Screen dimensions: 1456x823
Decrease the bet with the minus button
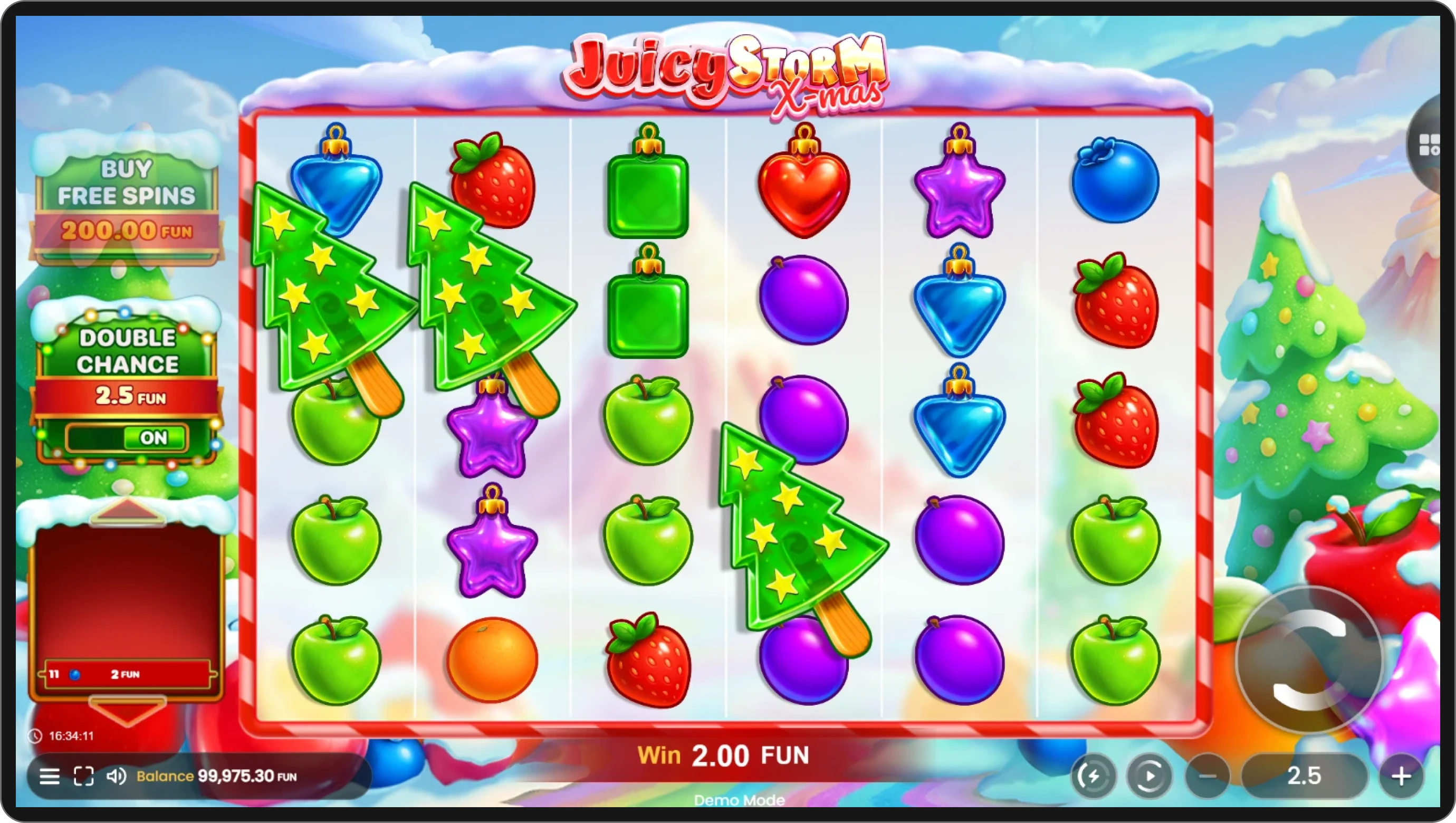1208,776
